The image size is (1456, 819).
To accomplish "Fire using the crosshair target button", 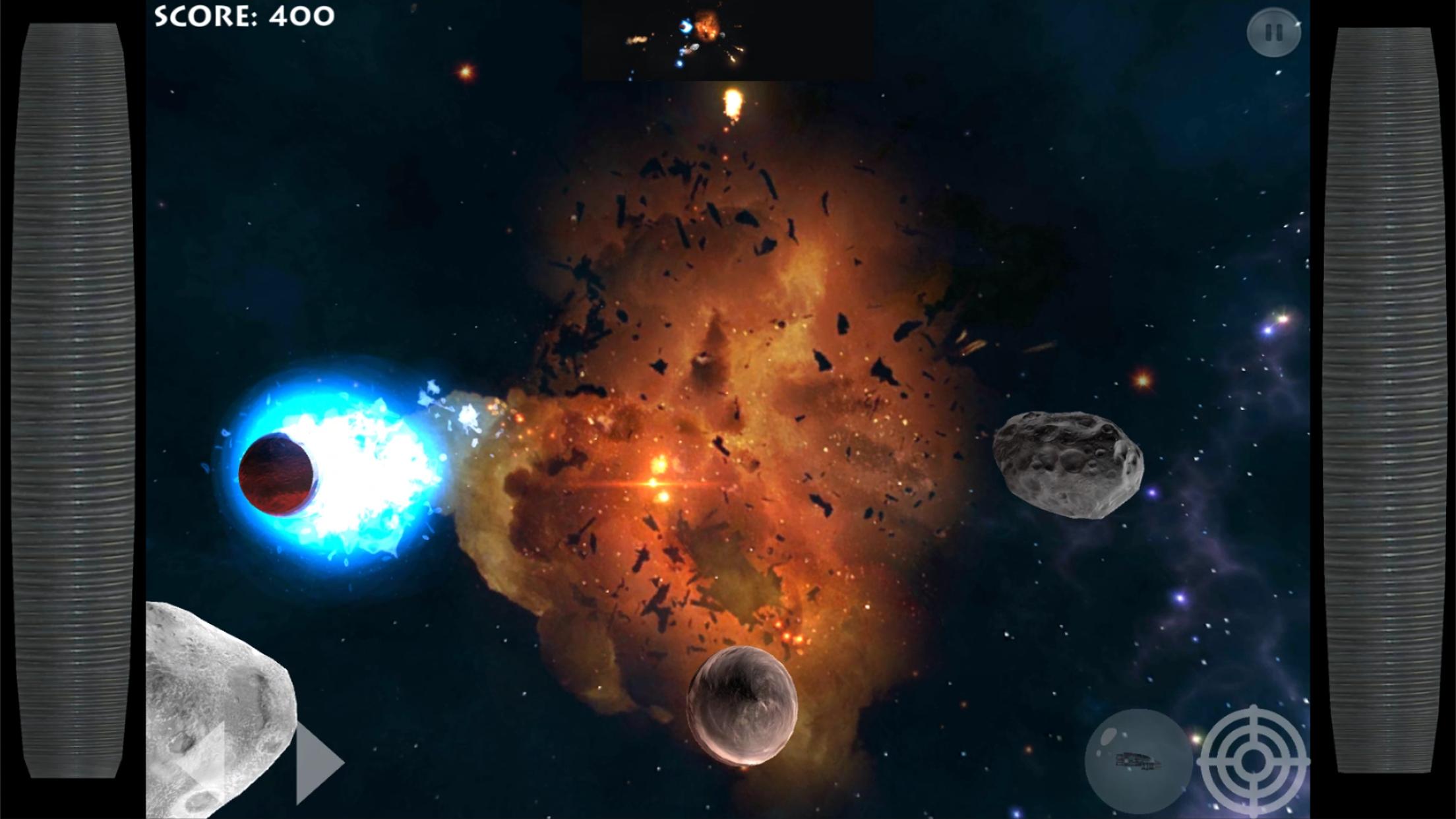I will (1253, 761).
